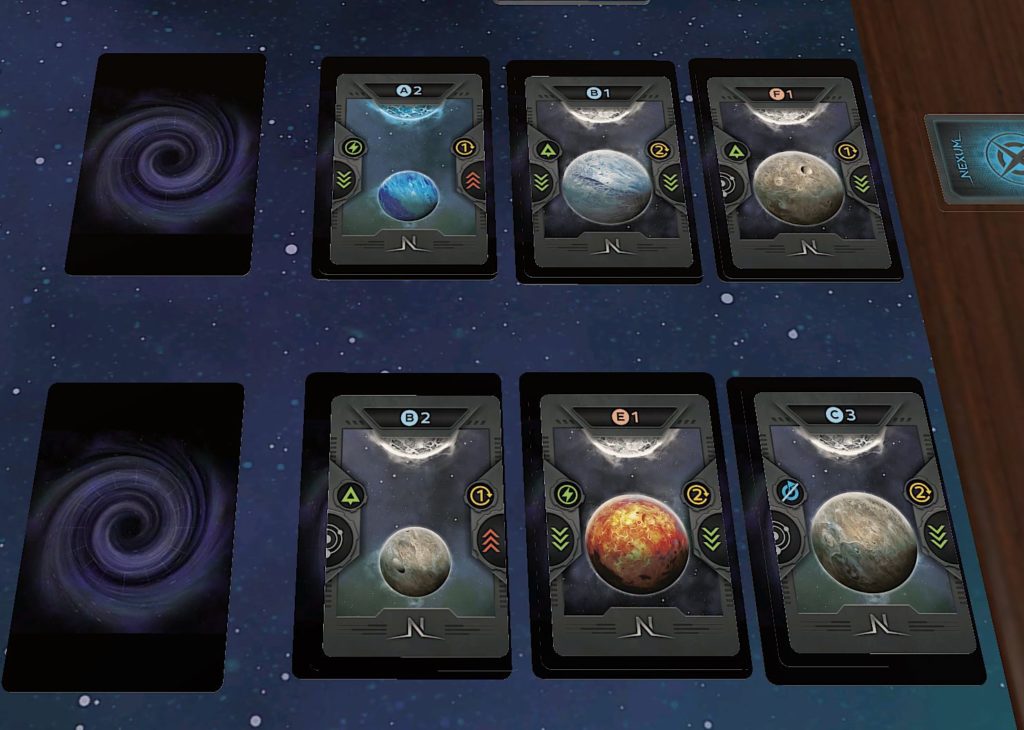Select the Nexum compass tile

(x=976, y=160)
